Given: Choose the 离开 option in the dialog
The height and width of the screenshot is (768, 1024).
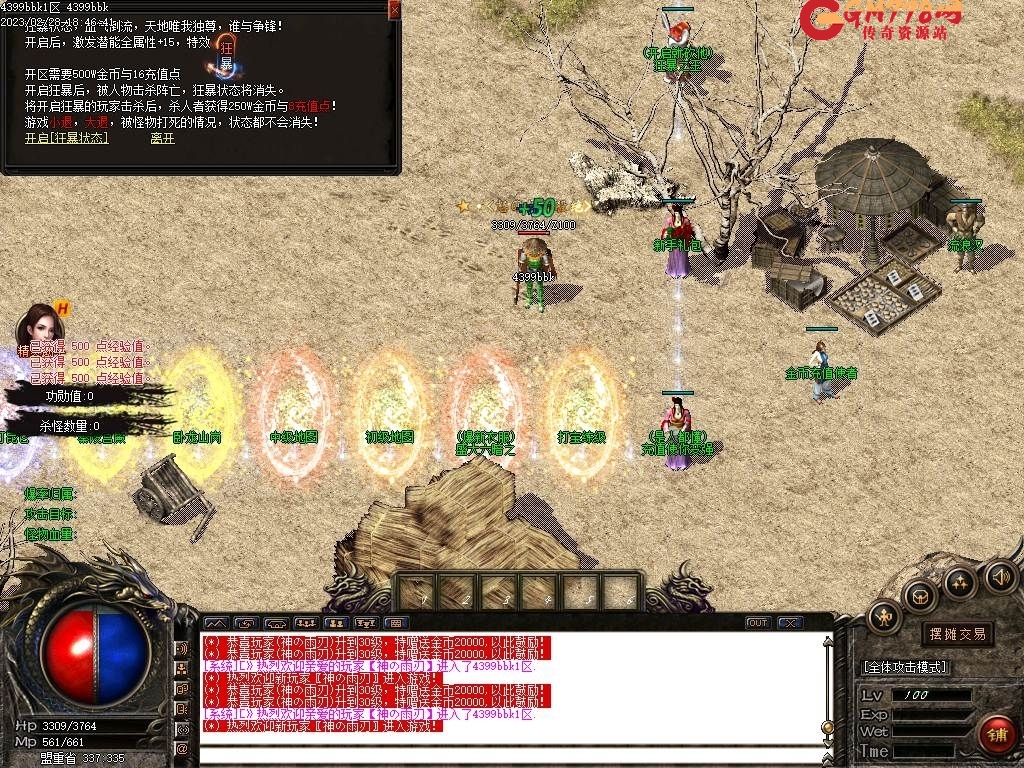Looking at the screenshot, I should 162,138.
